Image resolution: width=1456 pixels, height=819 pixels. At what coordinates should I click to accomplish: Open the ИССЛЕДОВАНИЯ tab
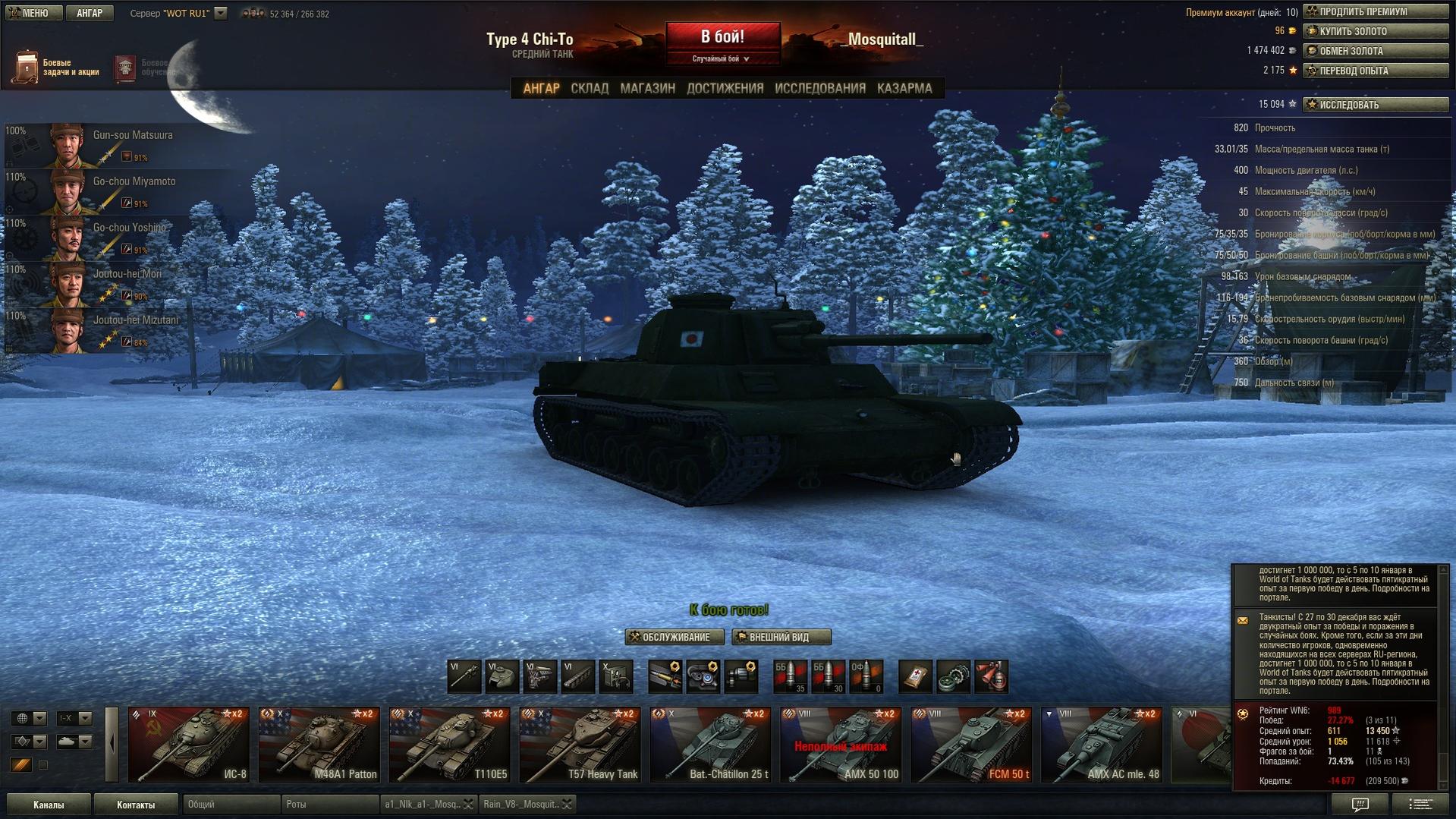tap(819, 88)
